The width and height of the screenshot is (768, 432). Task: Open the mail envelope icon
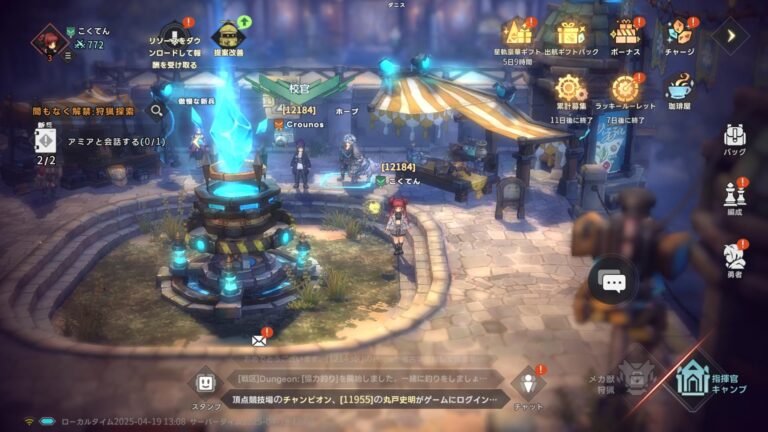point(259,341)
